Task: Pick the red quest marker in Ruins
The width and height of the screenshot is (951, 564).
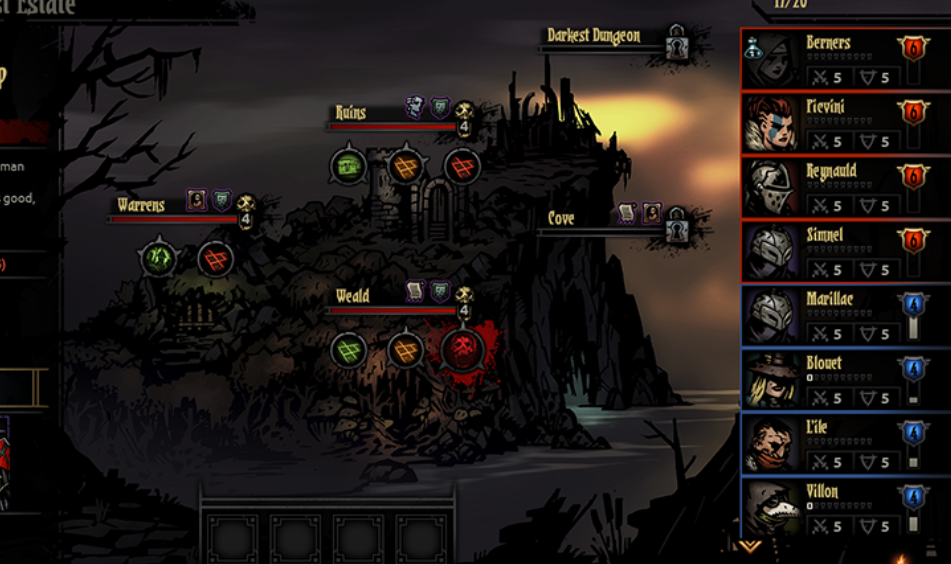Action: [461, 165]
